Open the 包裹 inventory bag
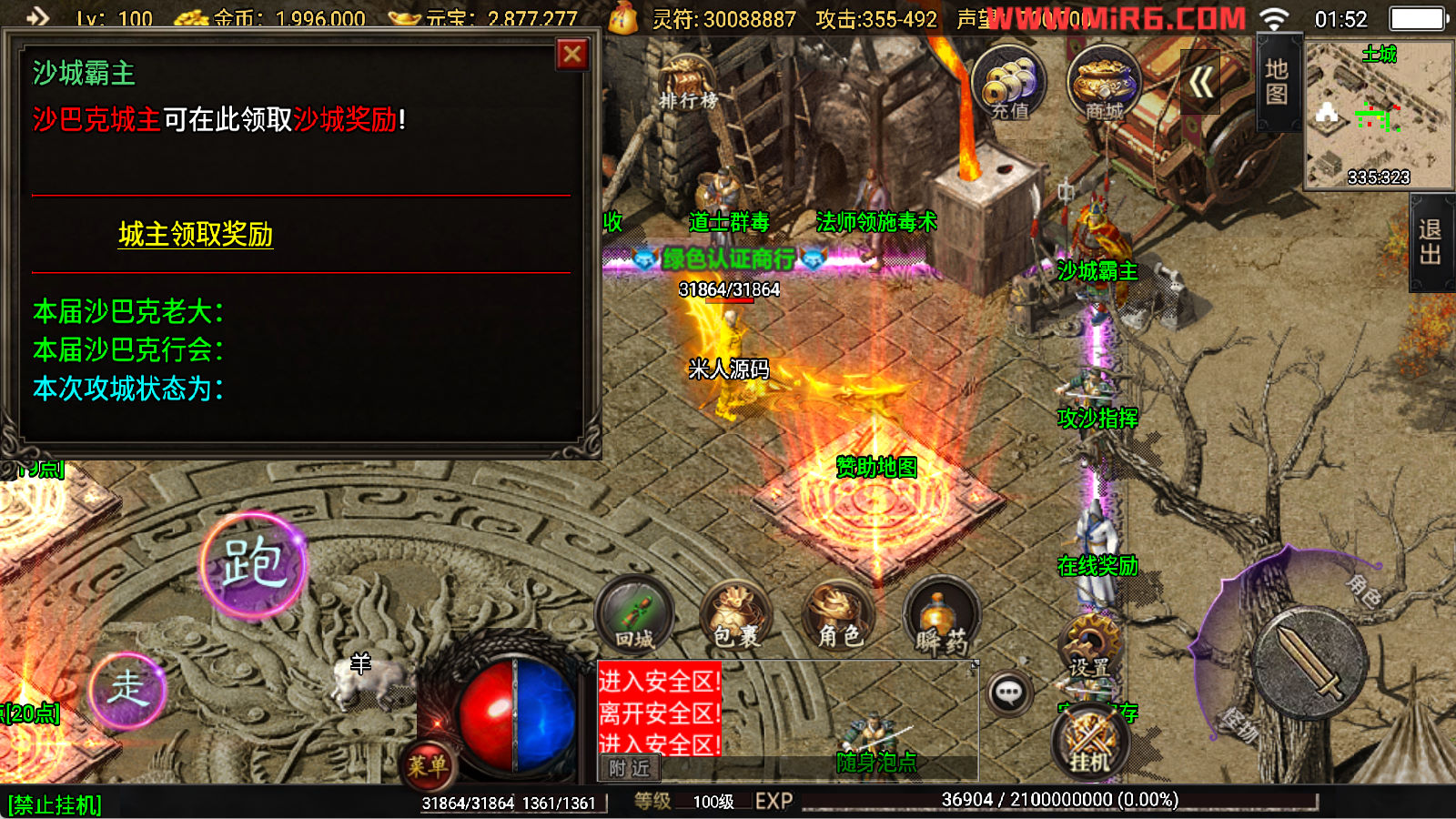1456x819 pixels. 735,616
